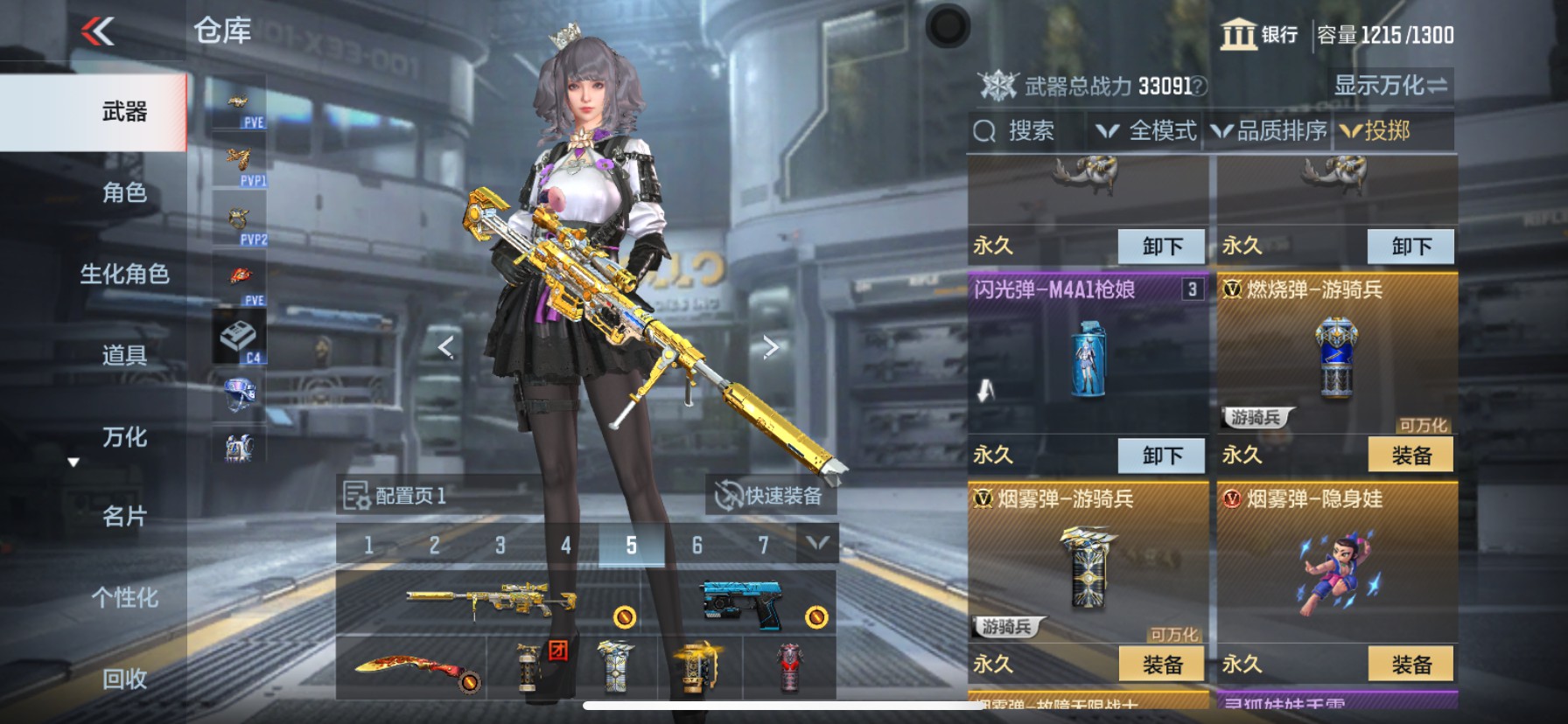Screen dimensions: 1568x724
Task: Unequip the 闪光弹-M4A1枪娘 flashbang
Action: pyautogui.click(x=1161, y=456)
